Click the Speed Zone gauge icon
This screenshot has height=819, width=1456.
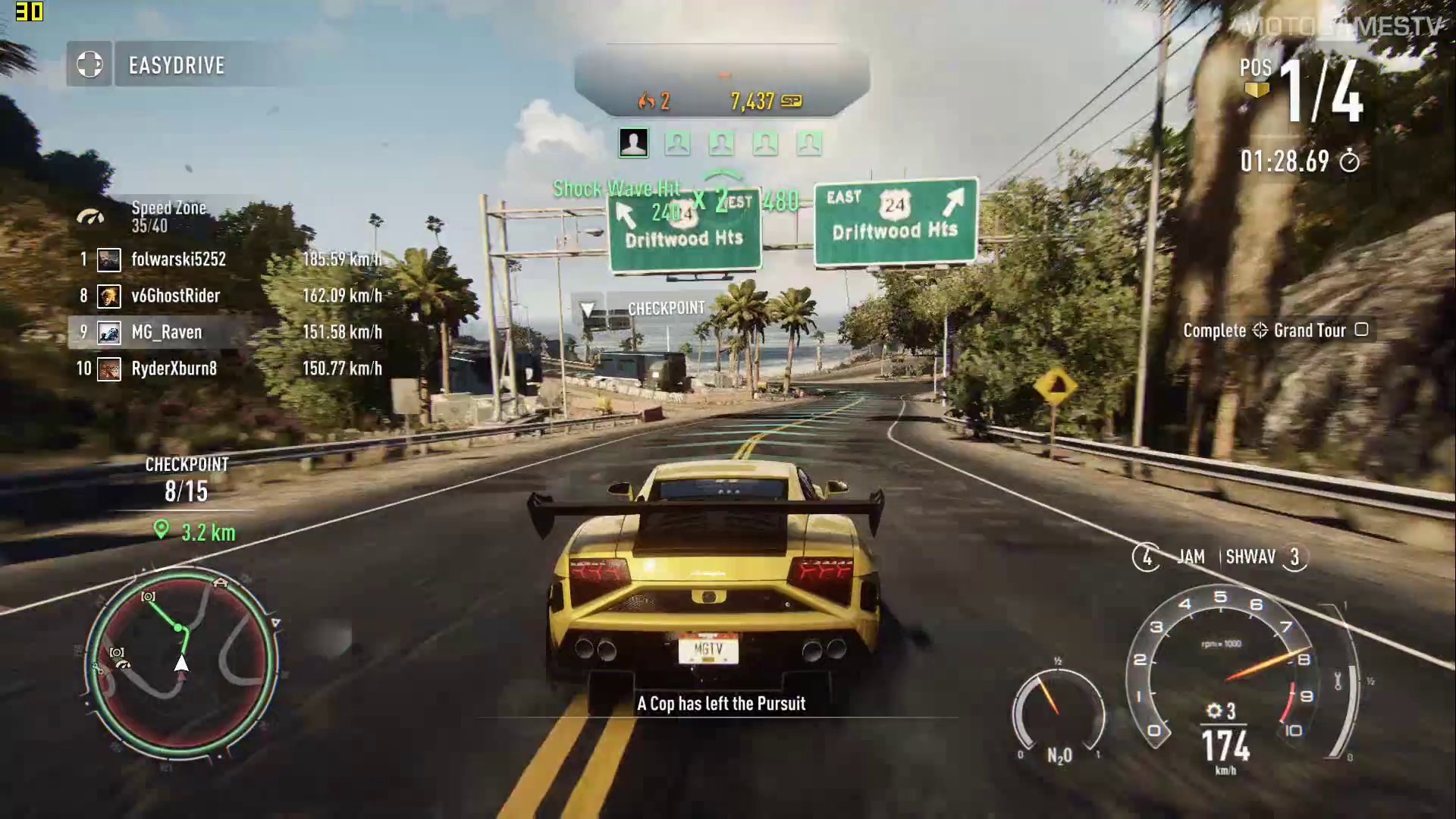pyautogui.click(x=90, y=217)
